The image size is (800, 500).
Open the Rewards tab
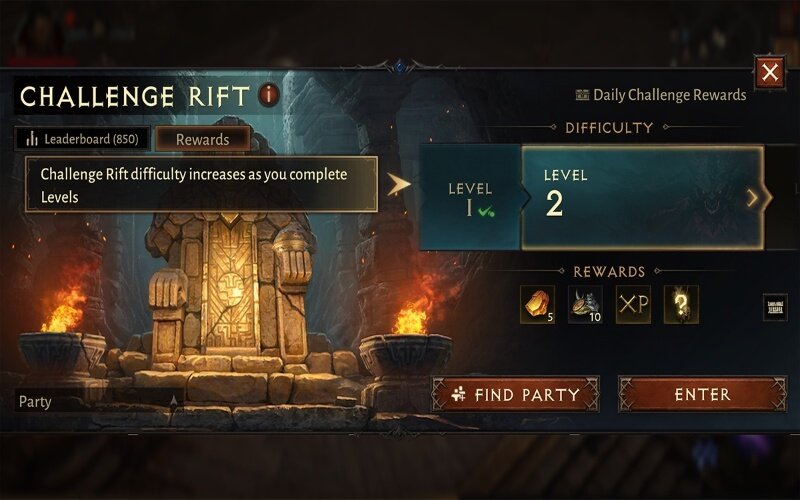(202, 139)
